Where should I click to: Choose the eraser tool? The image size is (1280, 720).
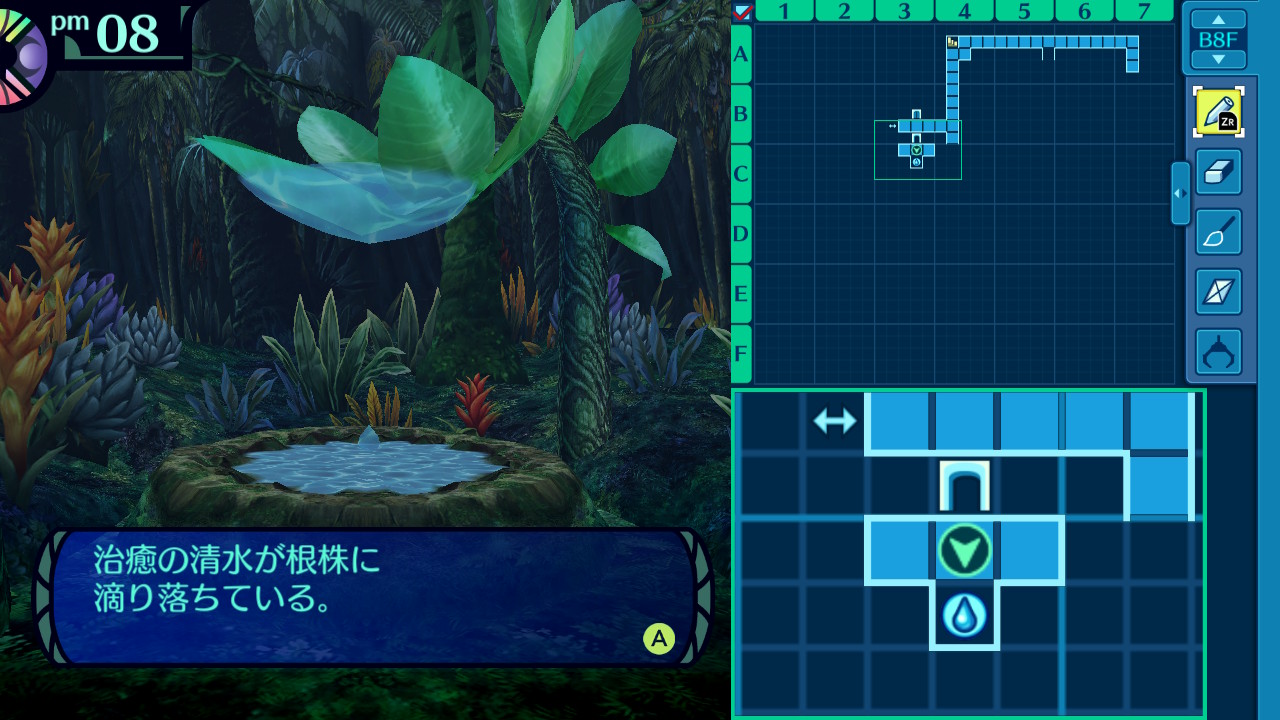tap(1218, 172)
